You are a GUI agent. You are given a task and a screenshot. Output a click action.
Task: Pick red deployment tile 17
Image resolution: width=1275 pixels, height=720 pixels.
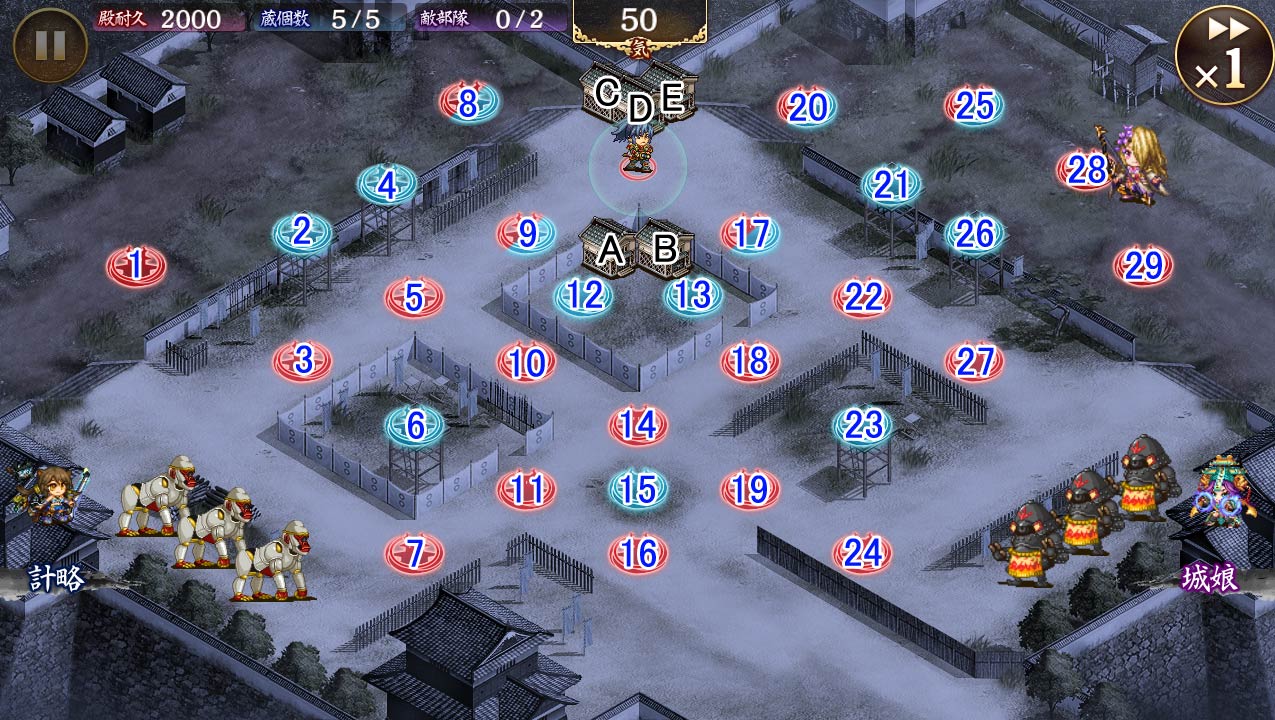click(x=750, y=234)
